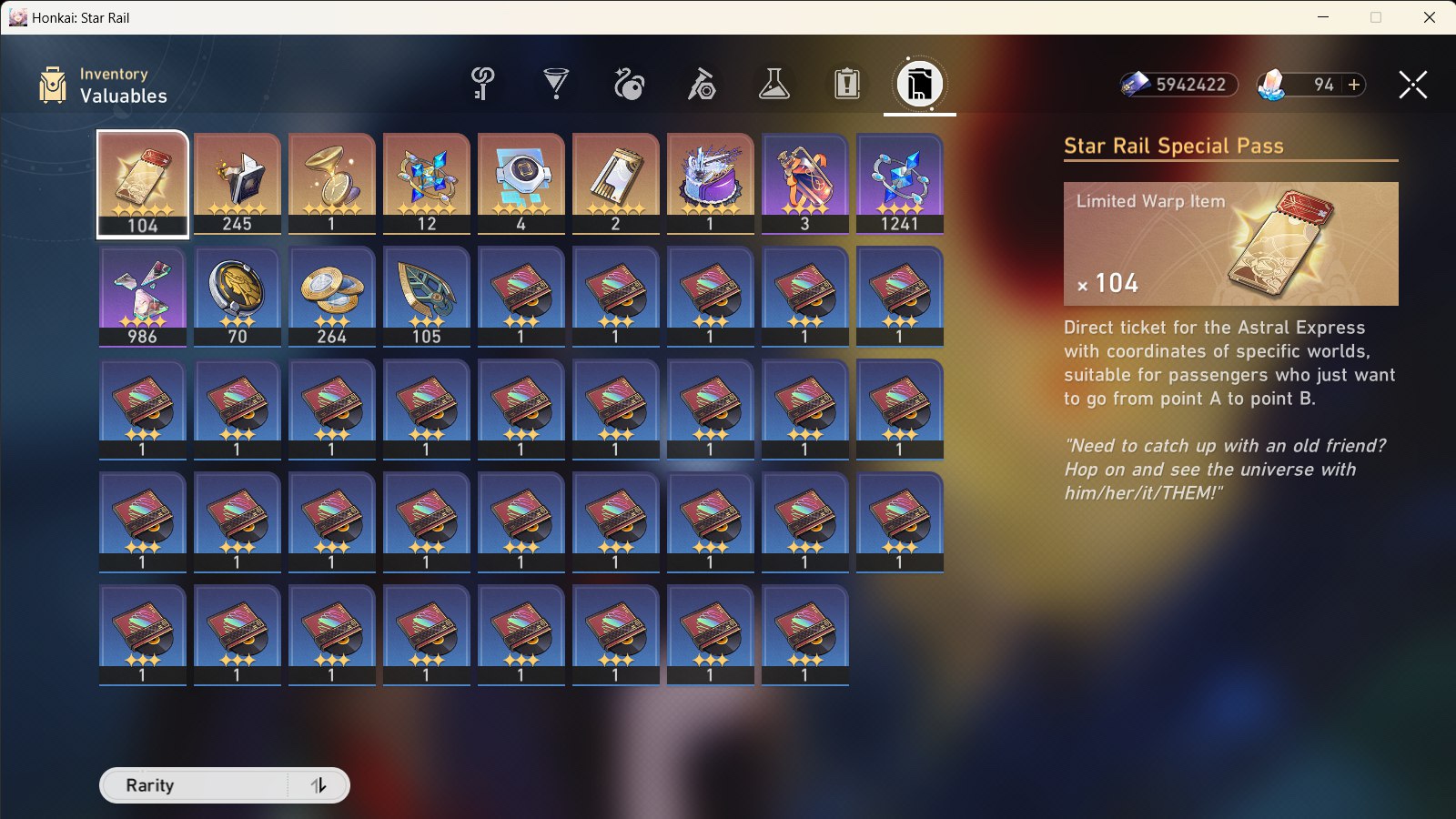Click the Honkai: Star Rail title bar icon
This screenshot has width=1456, height=819.
pos(20,17)
